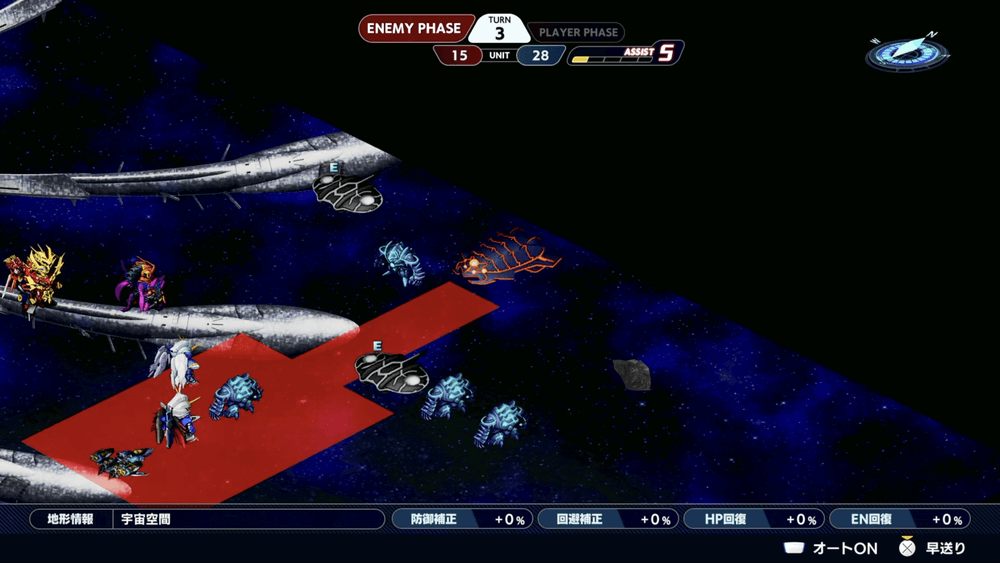Toggle the オートON auto-battle option
This screenshot has height=563, width=1000.
(831, 547)
